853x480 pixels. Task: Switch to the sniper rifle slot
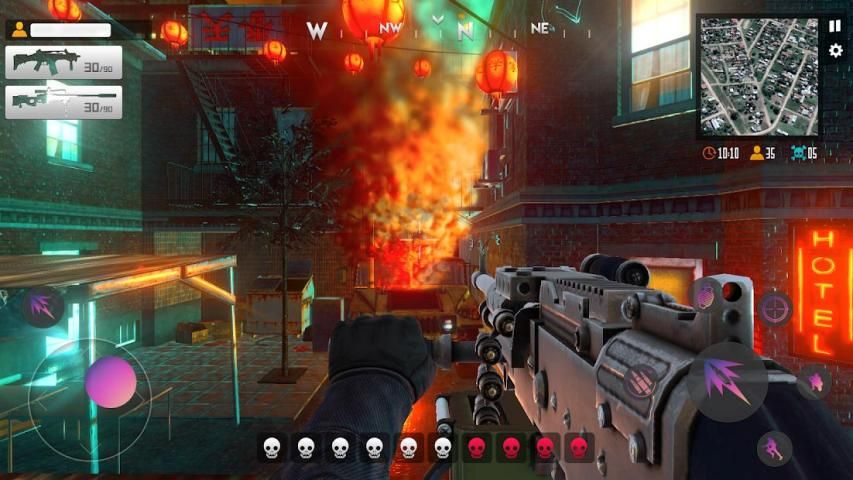pyautogui.click(x=64, y=102)
